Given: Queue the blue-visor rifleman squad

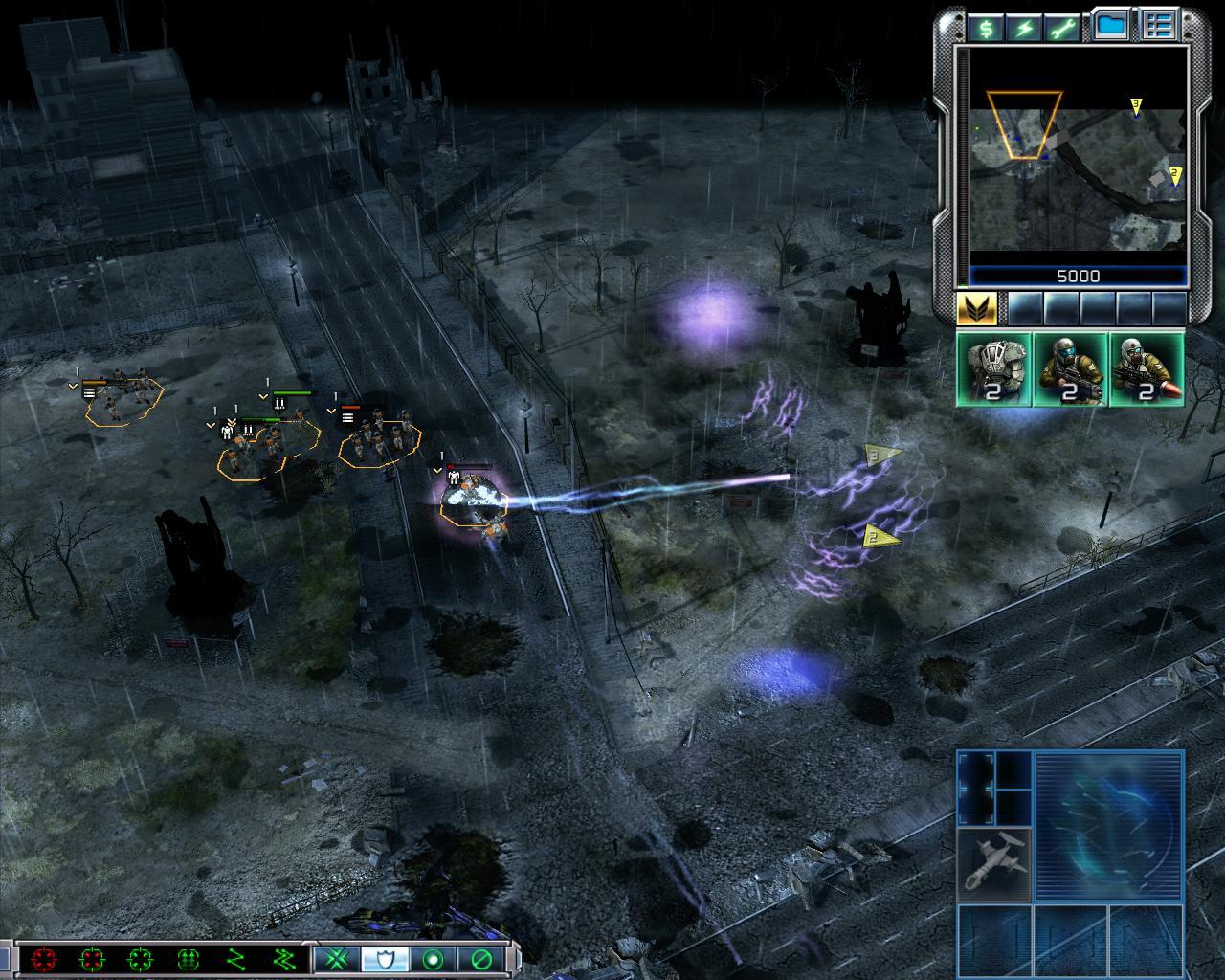Looking at the screenshot, I should [x=1070, y=369].
